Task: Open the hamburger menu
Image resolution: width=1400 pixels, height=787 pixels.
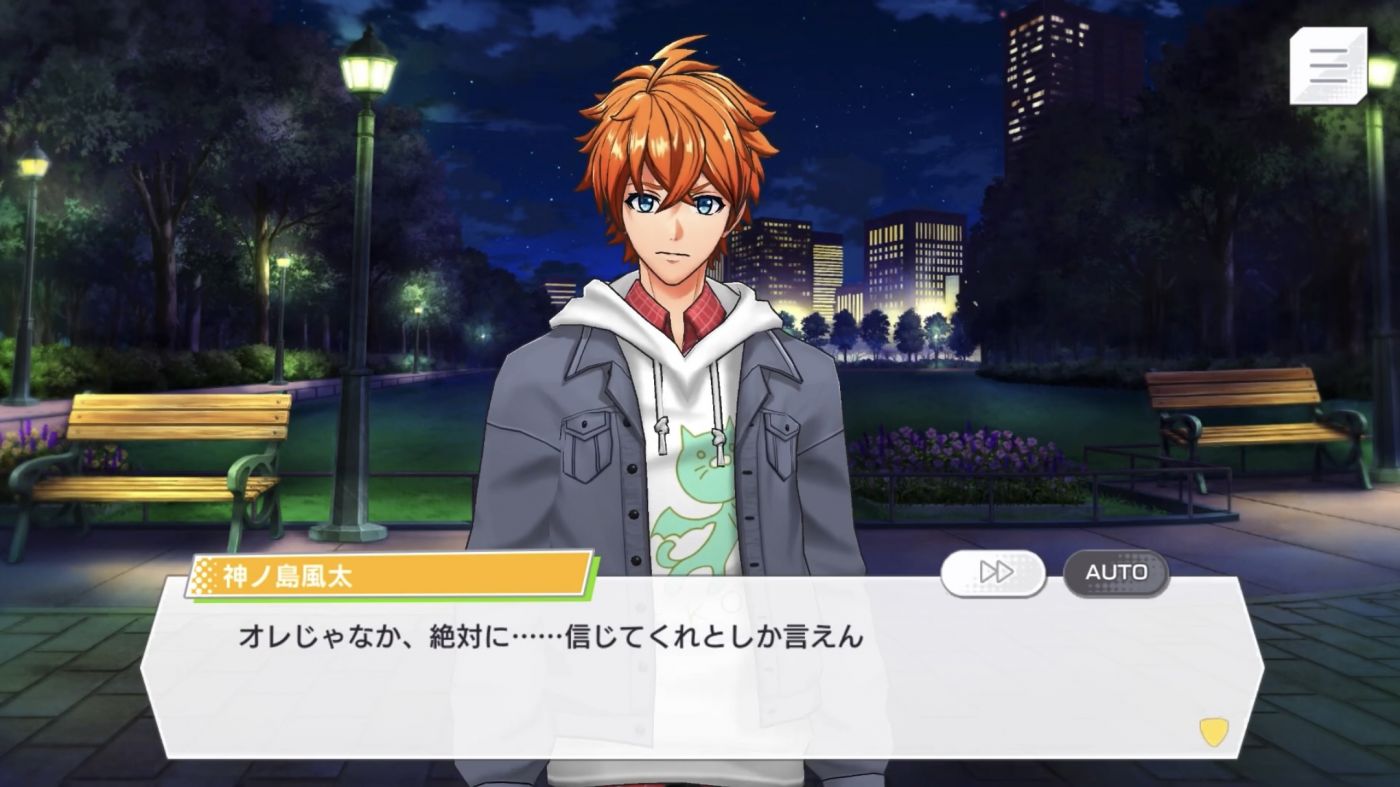Action: pos(1328,65)
